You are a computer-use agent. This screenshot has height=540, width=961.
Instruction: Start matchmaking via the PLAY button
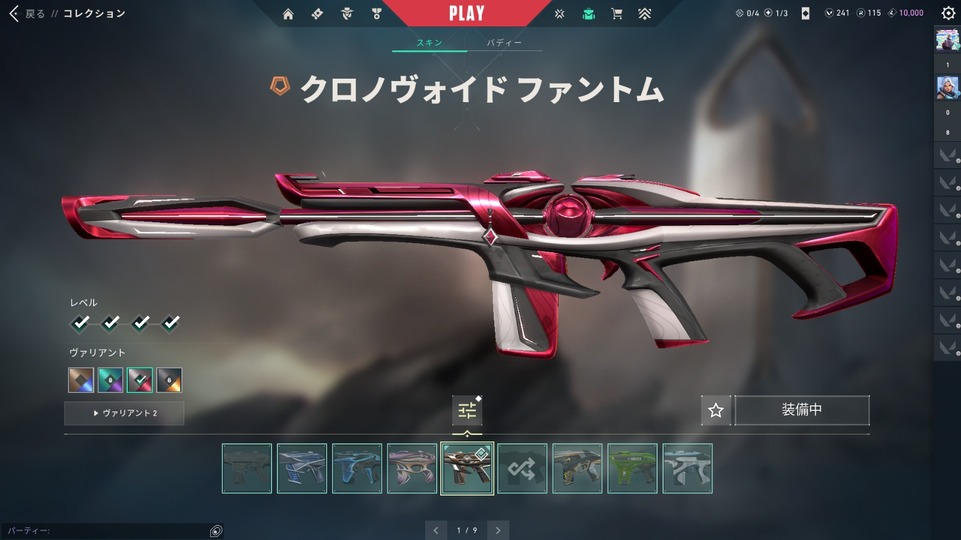[x=466, y=14]
